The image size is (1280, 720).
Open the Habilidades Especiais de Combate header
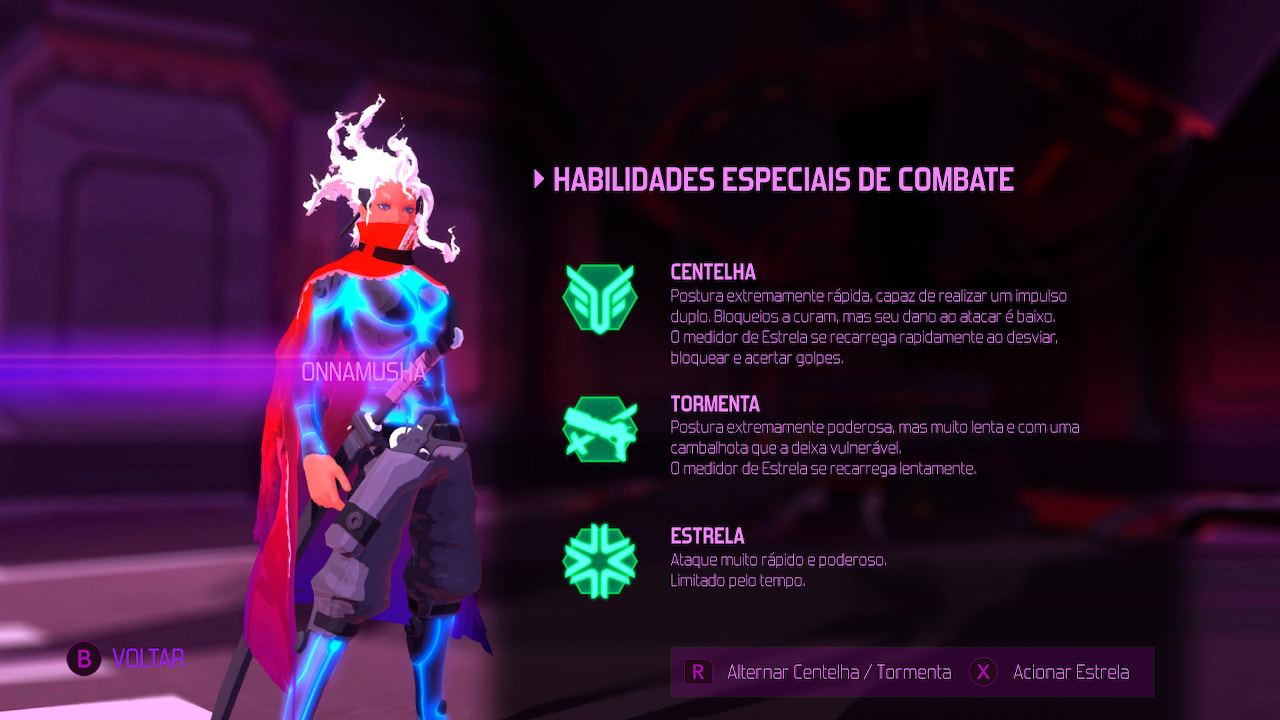[x=785, y=180]
